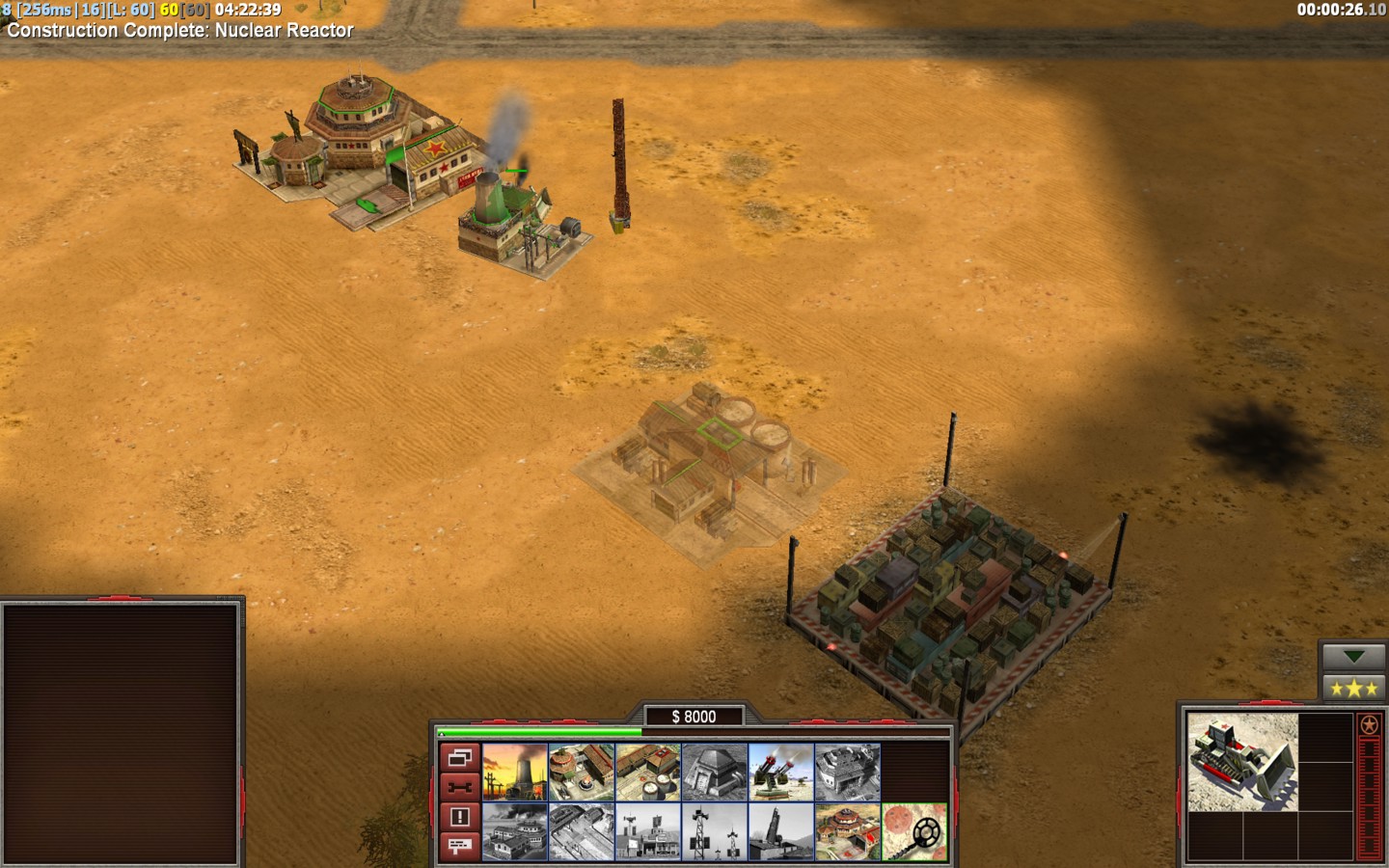
Task: Build a Command Center from the menu
Action: click(x=848, y=831)
